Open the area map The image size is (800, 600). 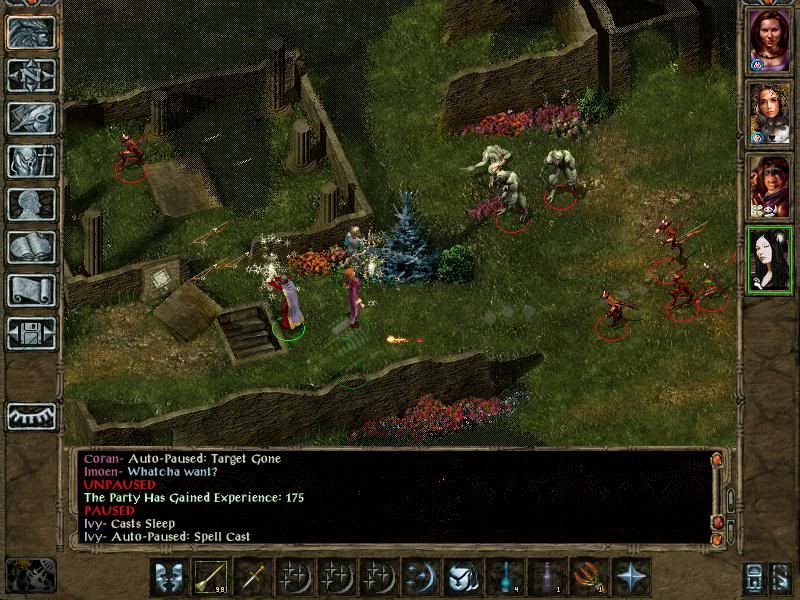pyautogui.click(x=31, y=75)
